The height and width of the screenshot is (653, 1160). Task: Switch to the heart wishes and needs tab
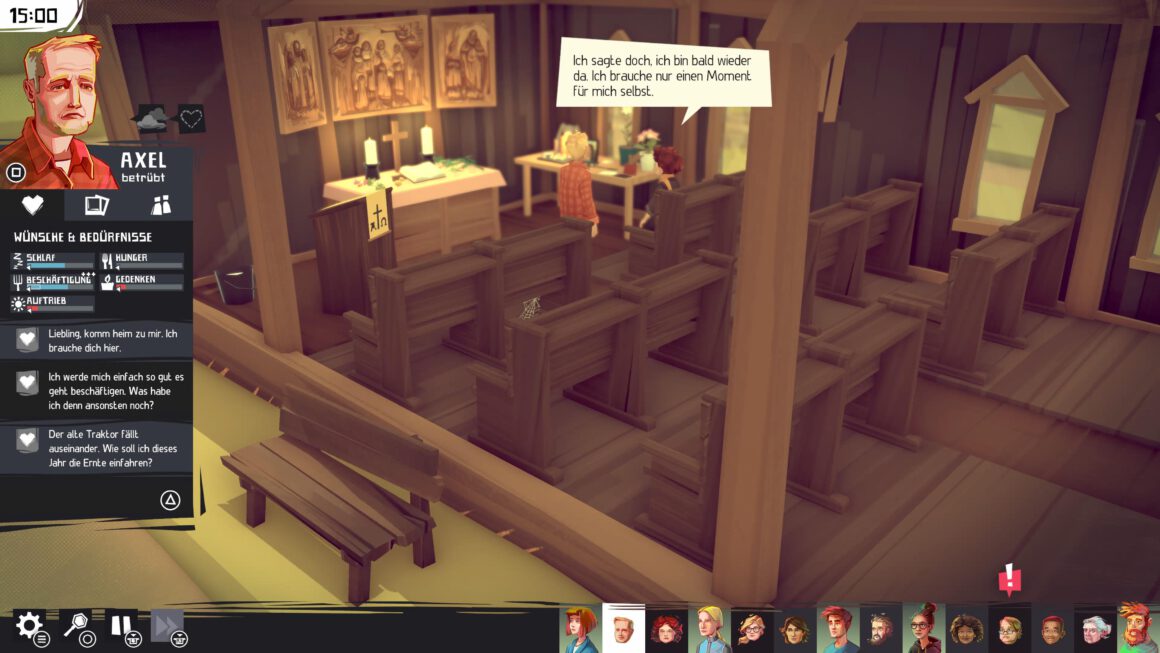(x=33, y=205)
